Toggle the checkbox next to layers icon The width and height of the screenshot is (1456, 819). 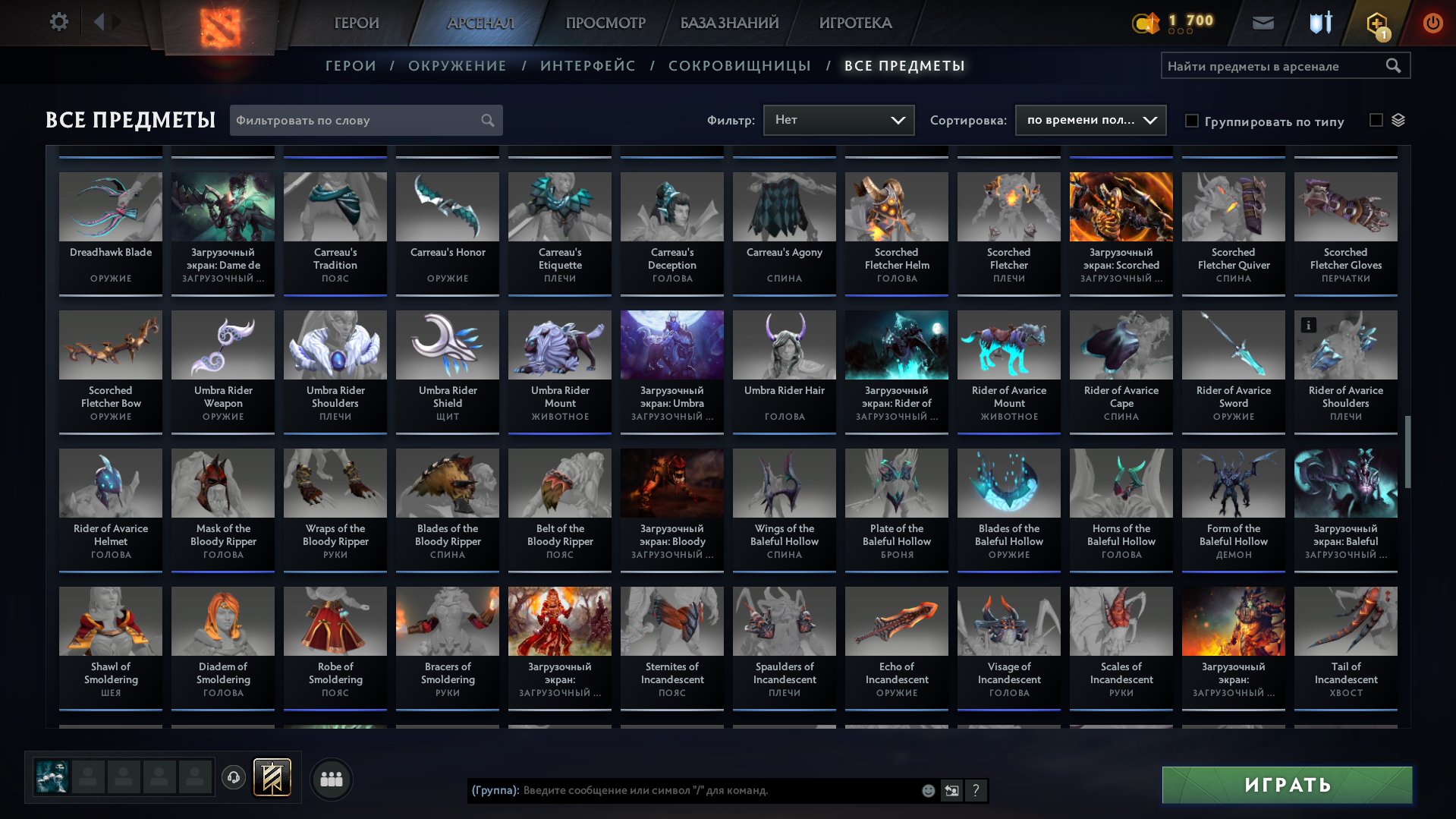1376,119
